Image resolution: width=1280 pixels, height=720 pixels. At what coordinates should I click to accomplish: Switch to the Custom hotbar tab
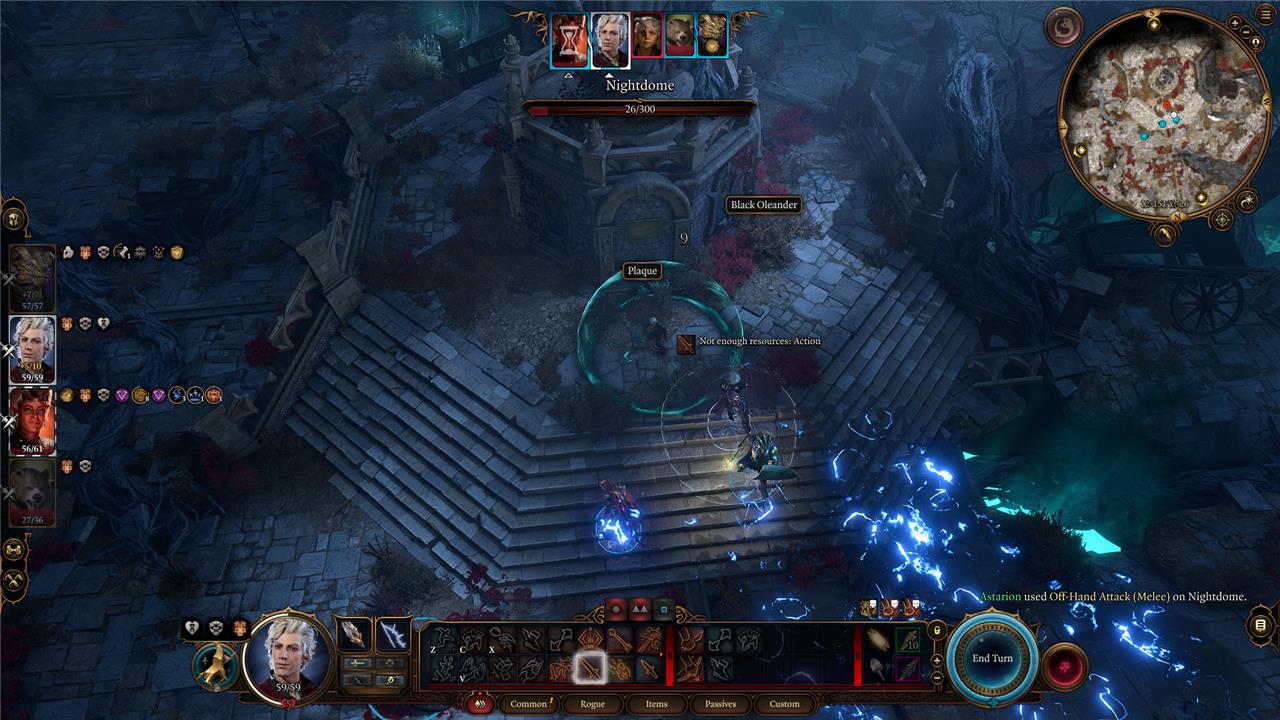(784, 704)
